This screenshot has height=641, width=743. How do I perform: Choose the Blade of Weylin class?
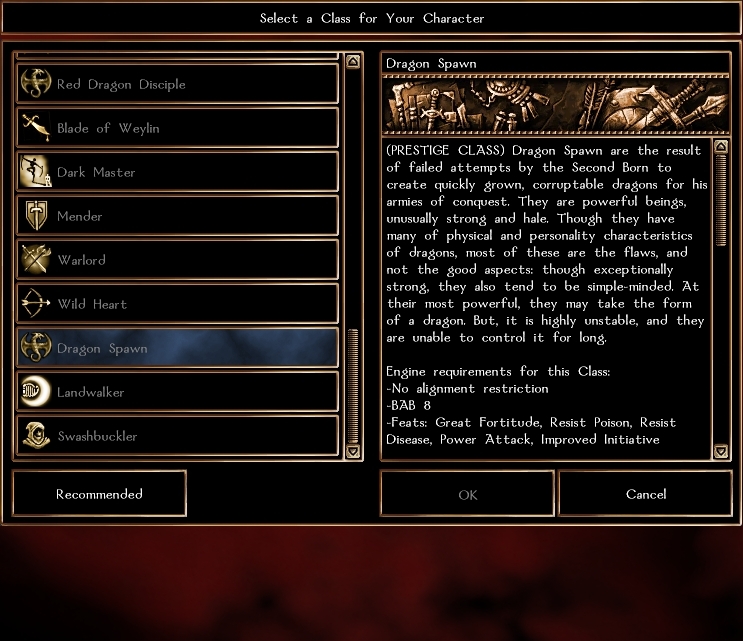[178, 128]
